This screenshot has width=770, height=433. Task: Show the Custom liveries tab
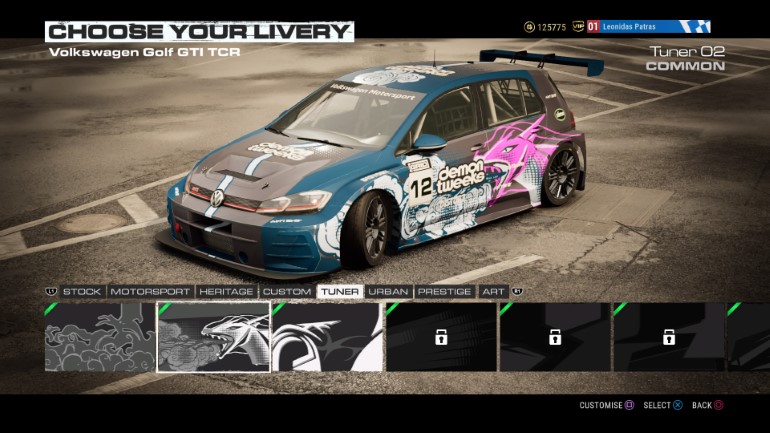click(x=287, y=291)
